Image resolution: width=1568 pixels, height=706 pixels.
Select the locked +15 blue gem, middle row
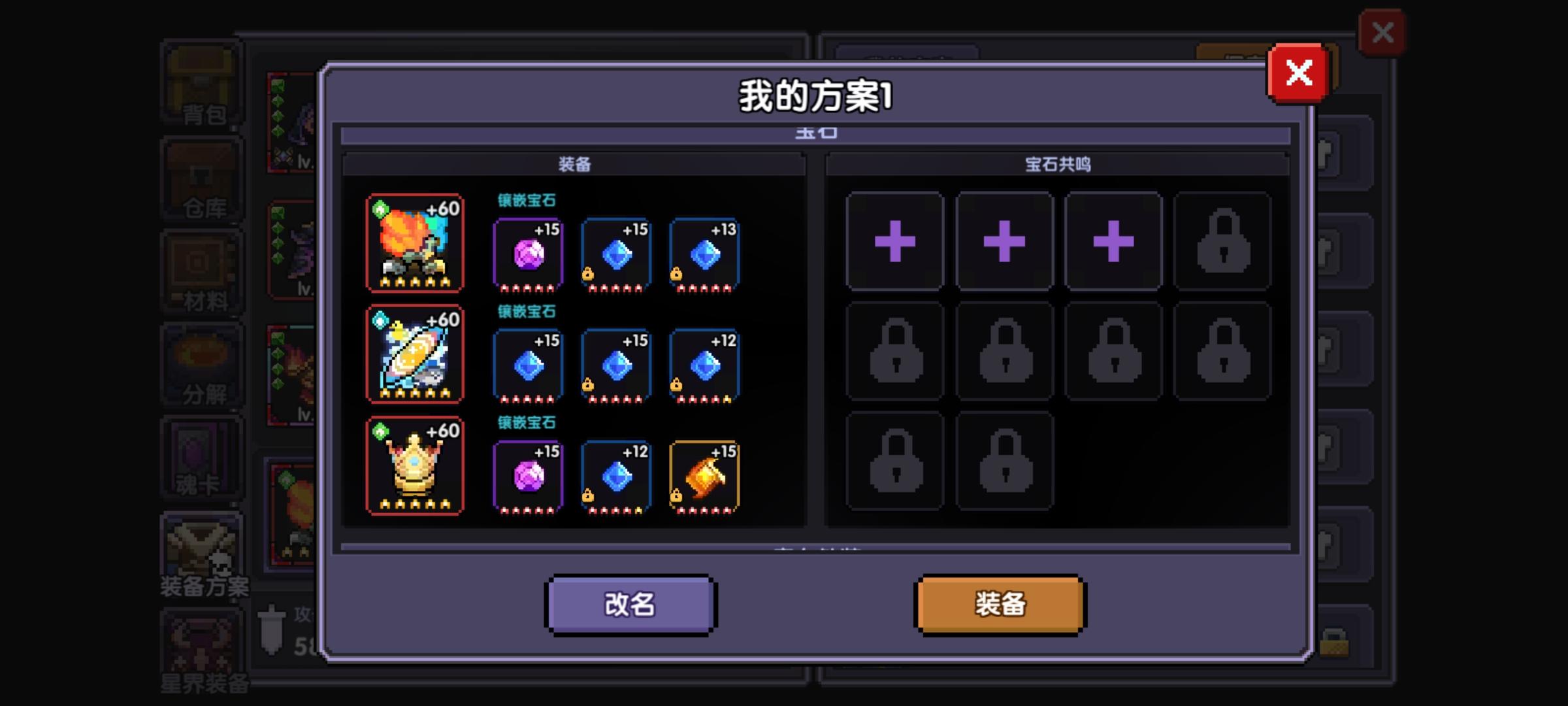[614, 366]
